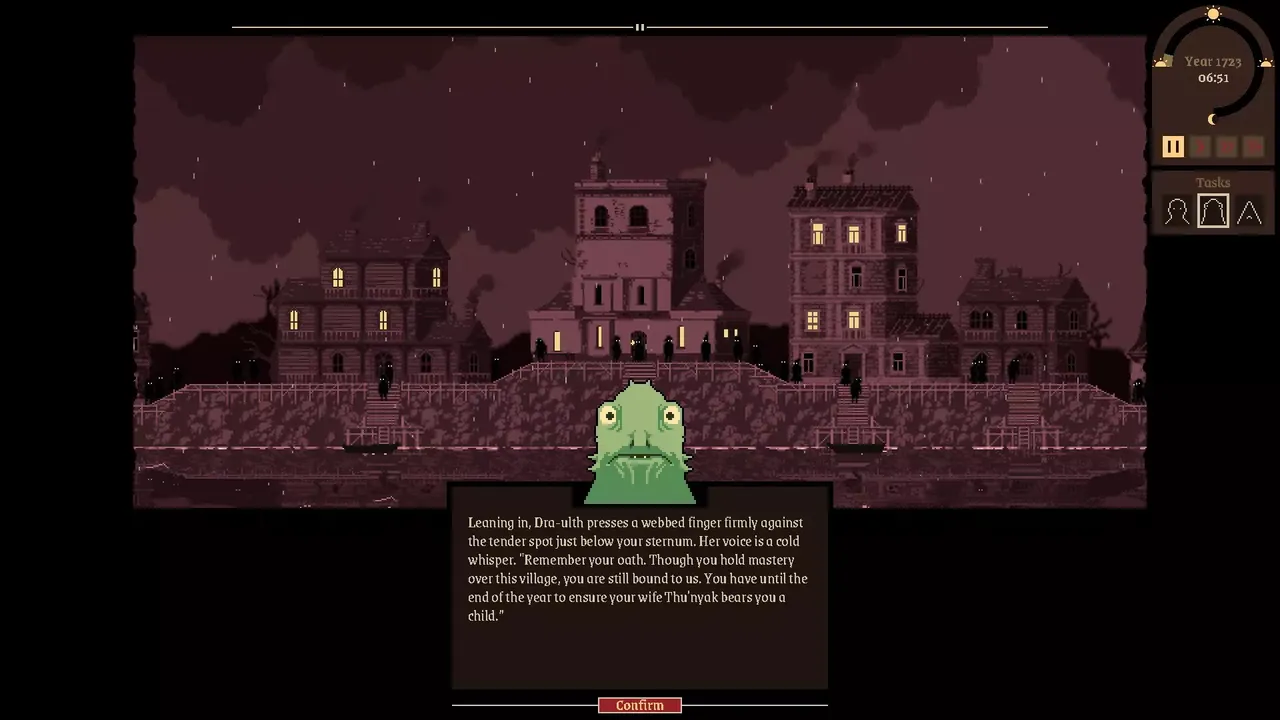The height and width of the screenshot is (720, 1280).
Task: Click the dawn sun icon left of Year 1723
Action: pyautogui.click(x=1162, y=61)
